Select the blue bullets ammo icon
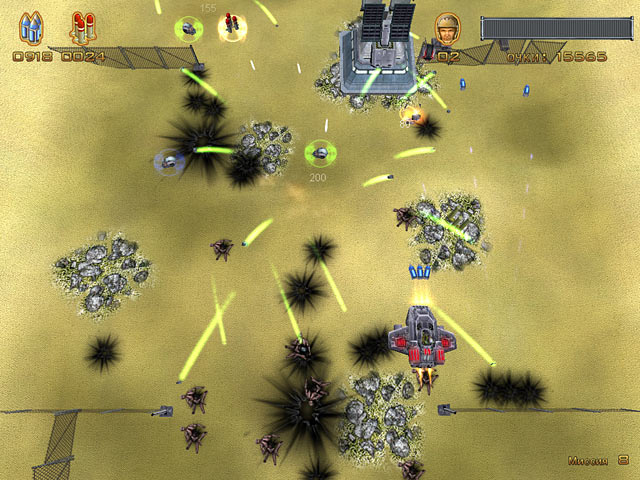The height and width of the screenshot is (480, 640). coord(31,28)
